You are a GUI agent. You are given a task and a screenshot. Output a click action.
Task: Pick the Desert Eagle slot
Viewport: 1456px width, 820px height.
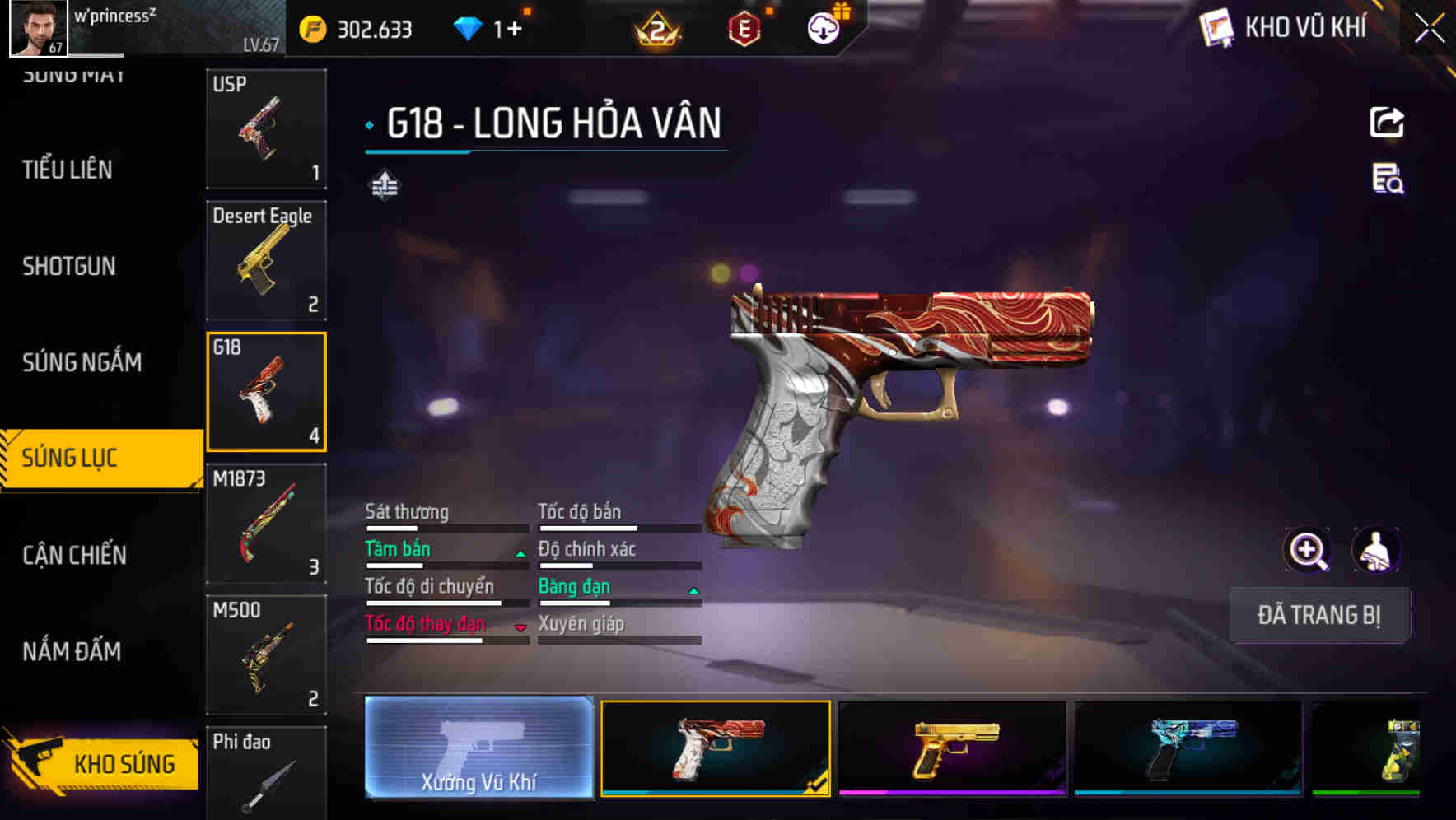266,260
